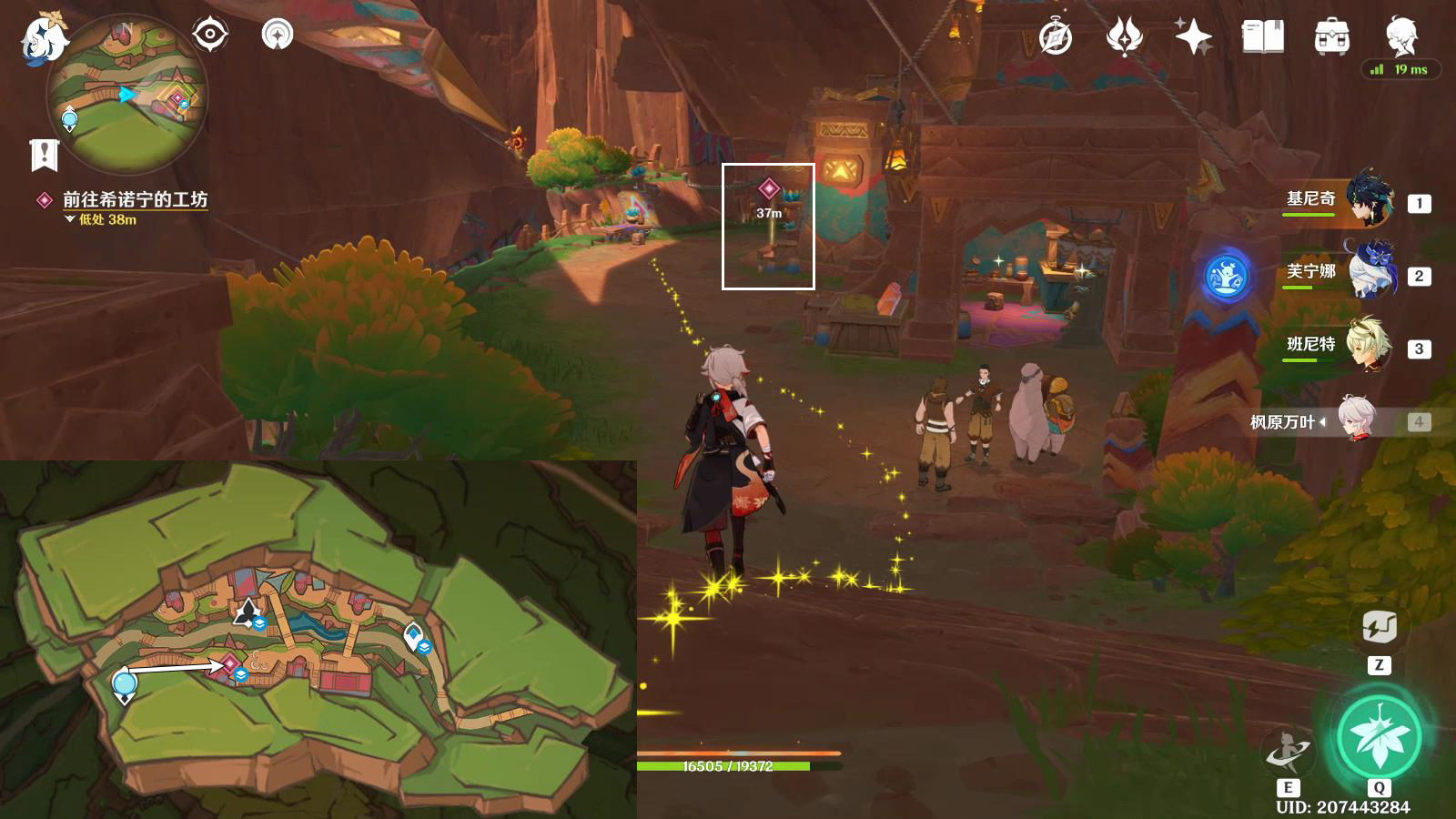Activate the green maple leaf elemental burst
The height and width of the screenshot is (819, 1456).
(x=1379, y=737)
